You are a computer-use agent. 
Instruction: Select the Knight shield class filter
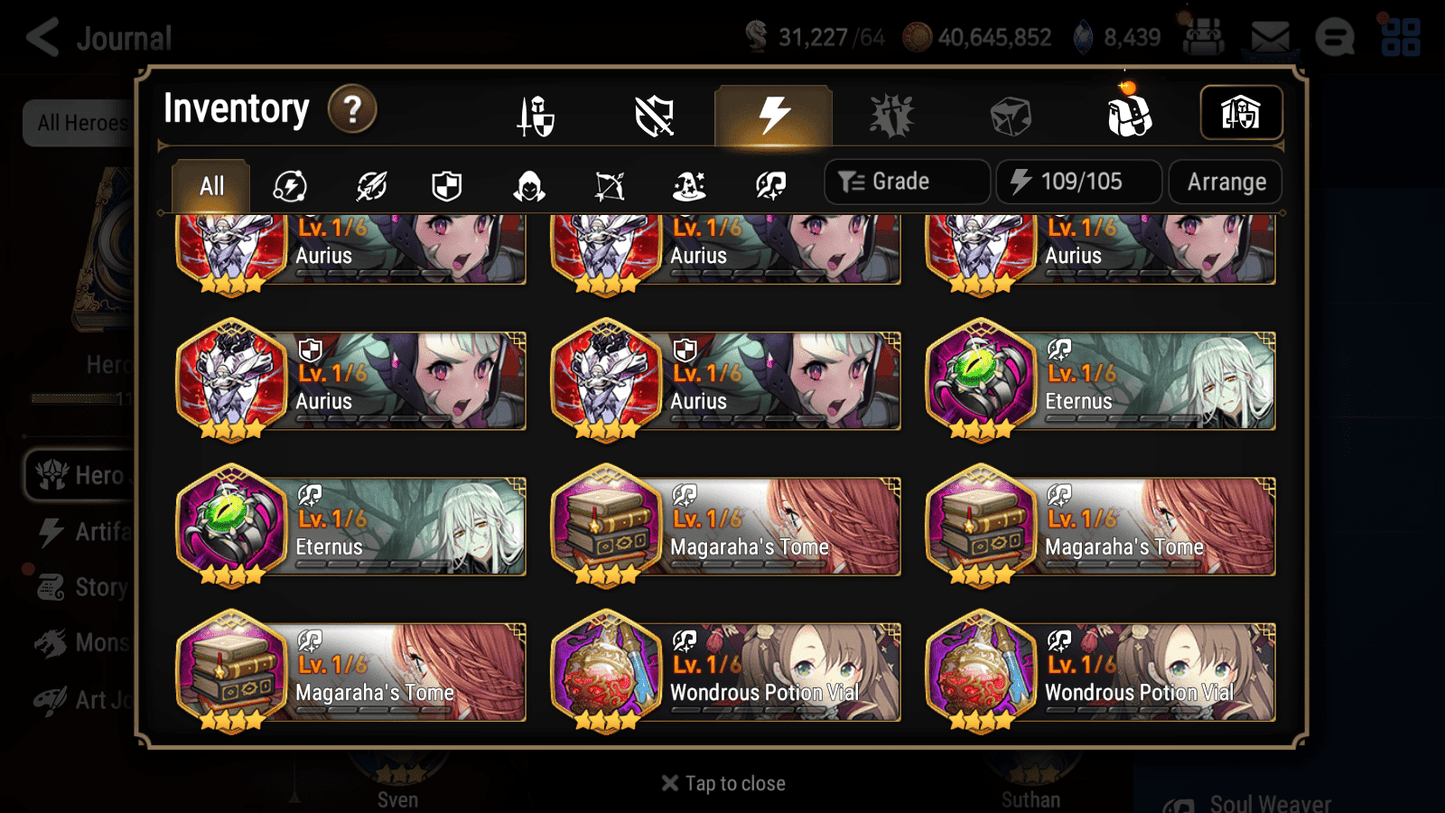tap(446, 184)
